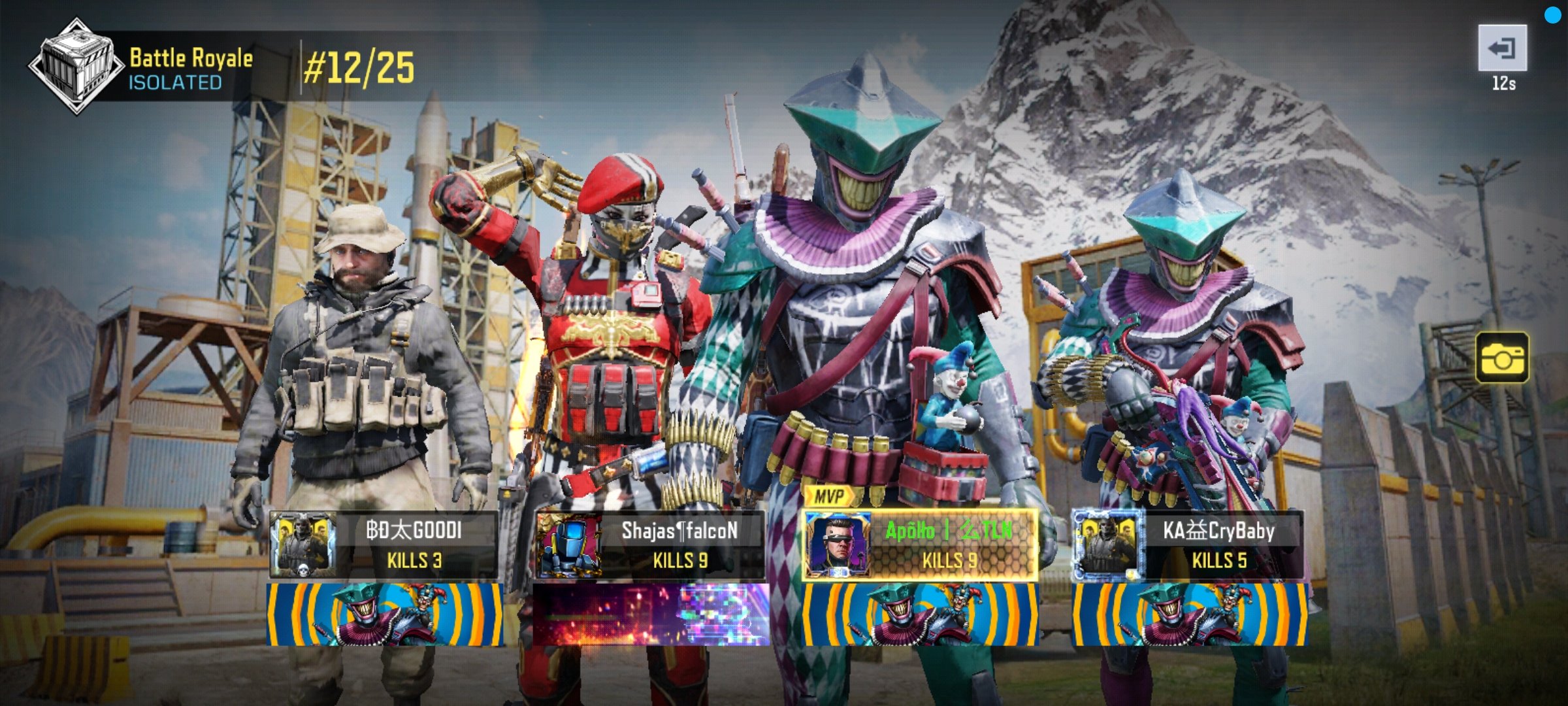Click GOODI's skull soldier avatar
The width and height of the screenshot is (1568, 706).
point(302,546)
